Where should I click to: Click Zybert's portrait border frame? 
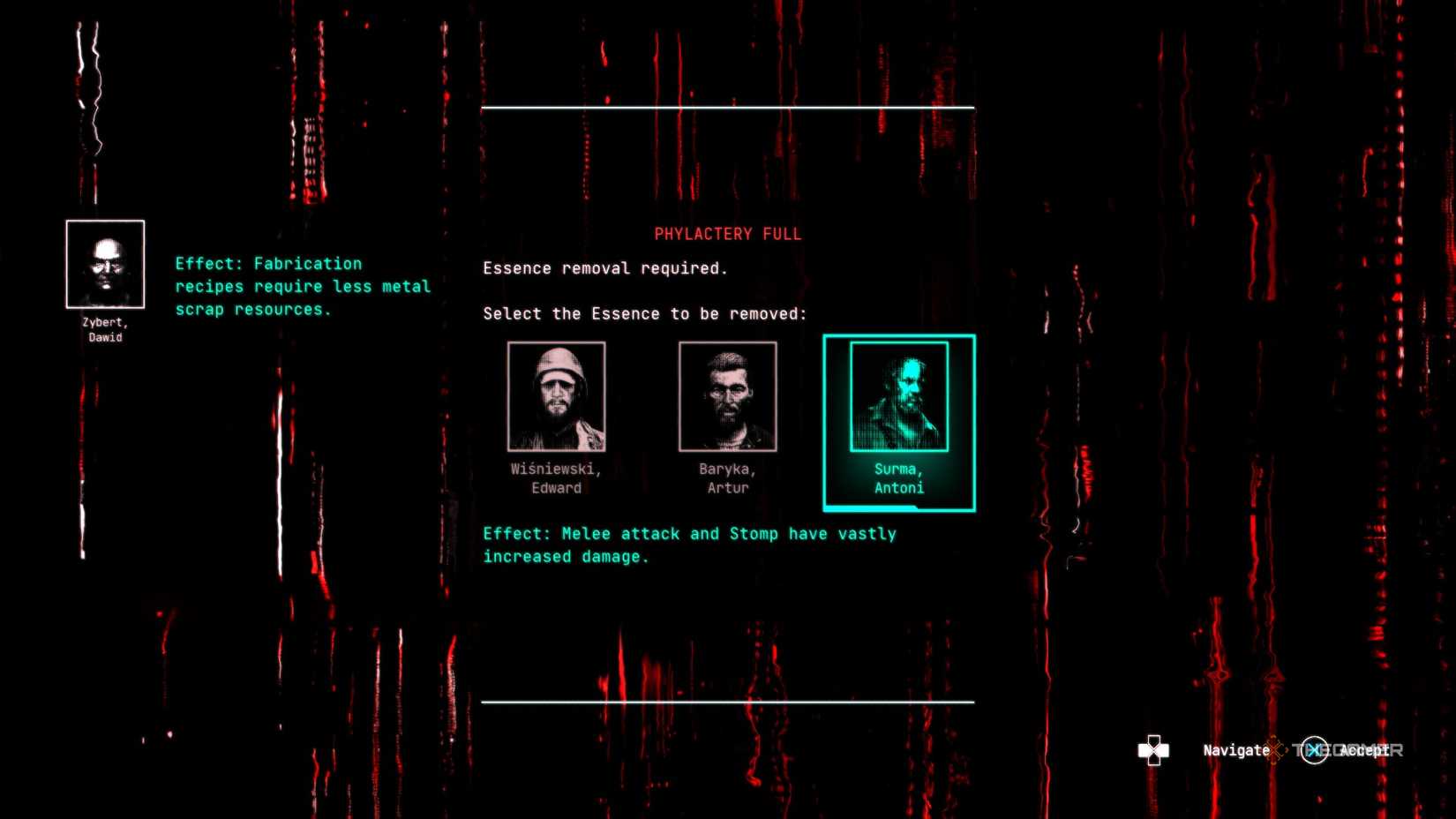[104, 264]
